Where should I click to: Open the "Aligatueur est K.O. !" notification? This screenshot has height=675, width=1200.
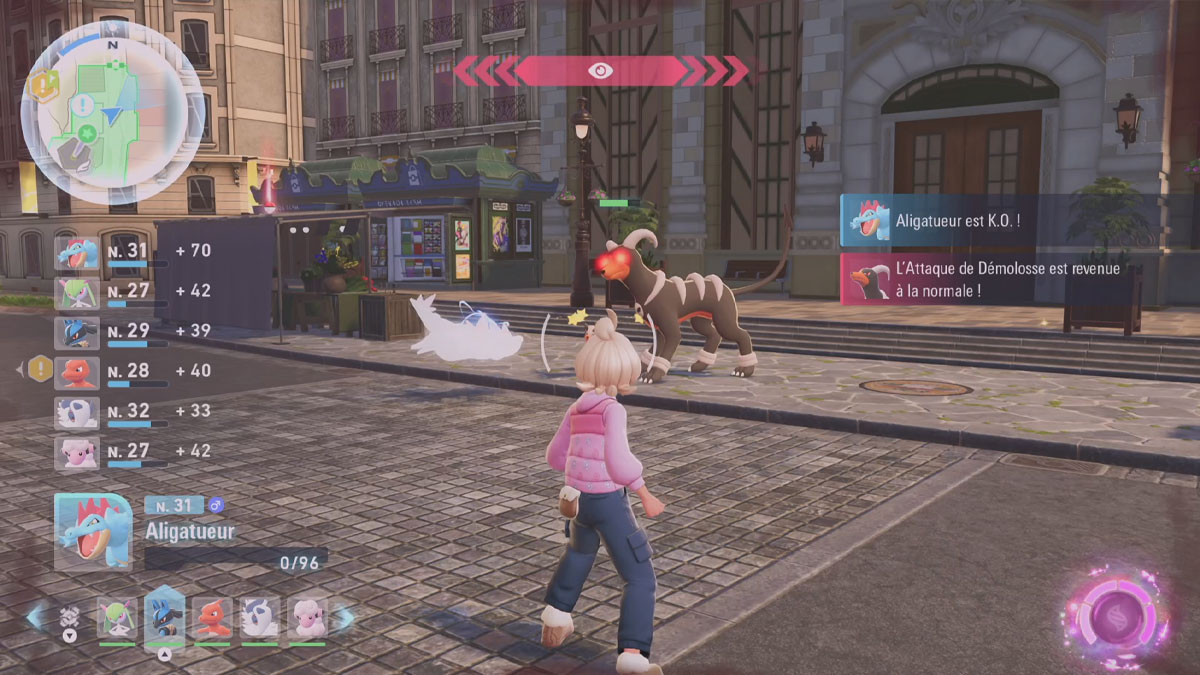1000,219
